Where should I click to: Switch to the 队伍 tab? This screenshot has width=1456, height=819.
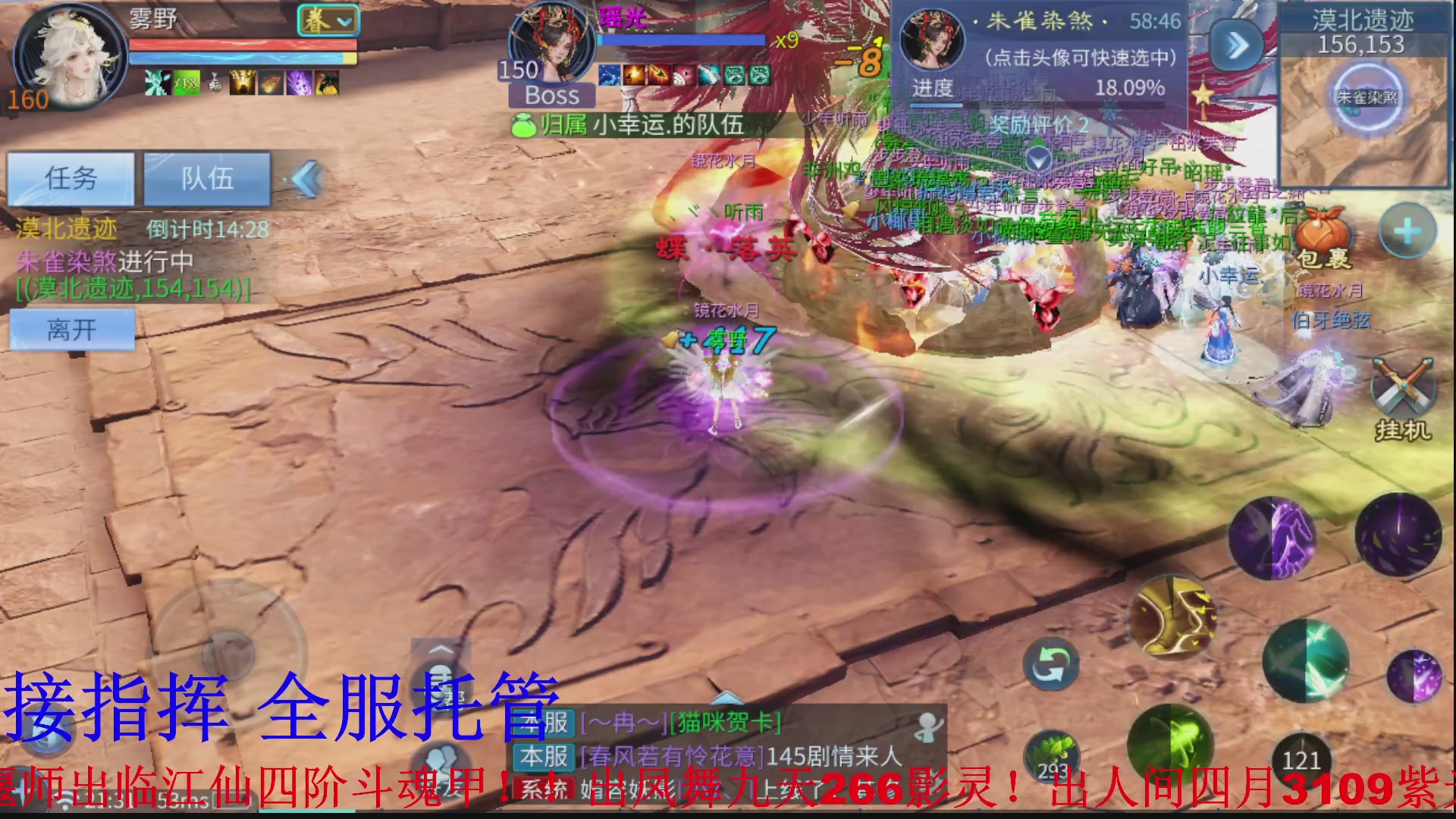tap(206, 180)
